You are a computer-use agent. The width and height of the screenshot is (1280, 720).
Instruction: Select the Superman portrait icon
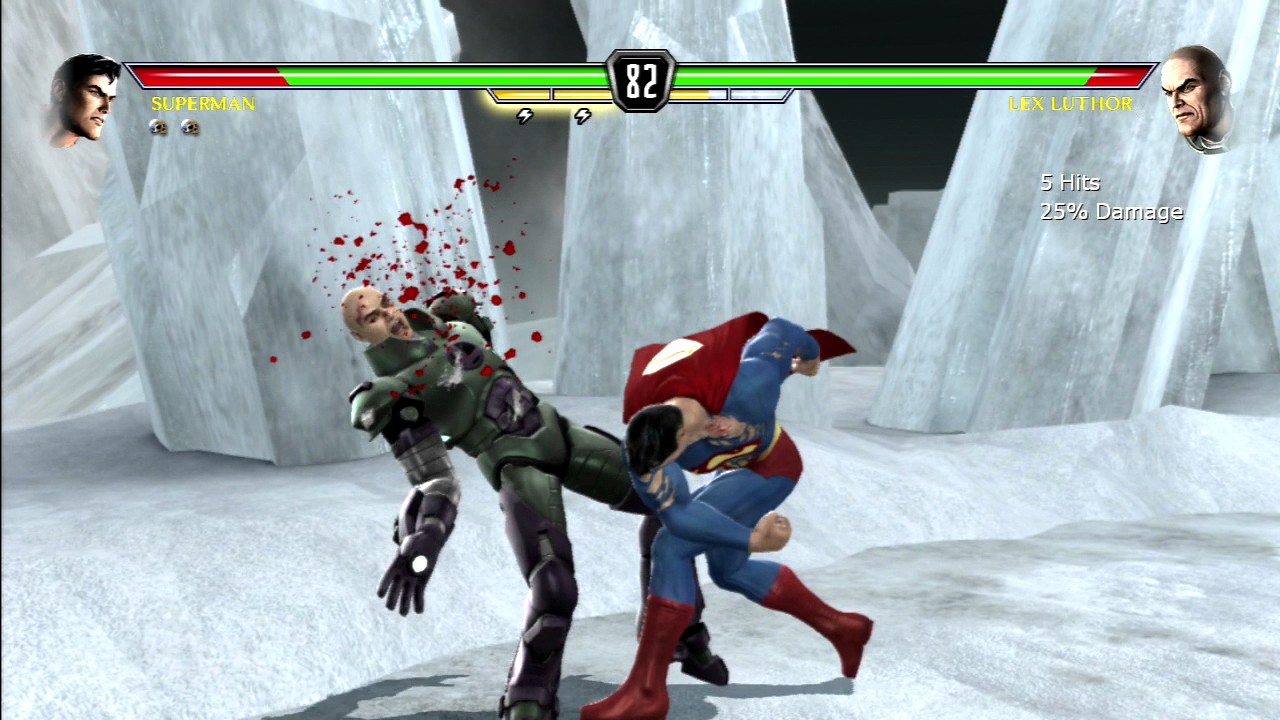86,97
